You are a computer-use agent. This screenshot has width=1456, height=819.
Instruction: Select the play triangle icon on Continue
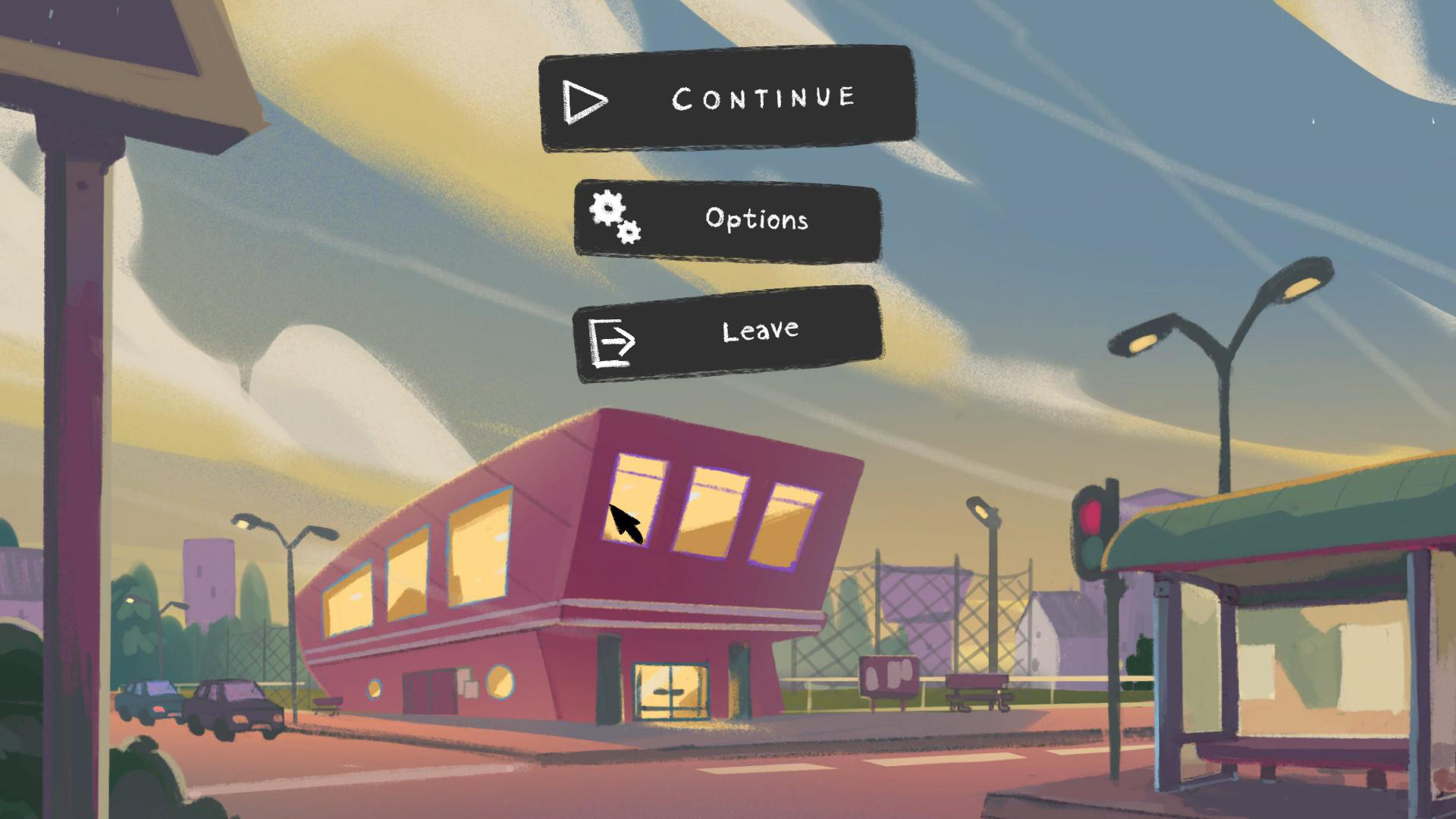pyautogui.click(x=584, y=99)
